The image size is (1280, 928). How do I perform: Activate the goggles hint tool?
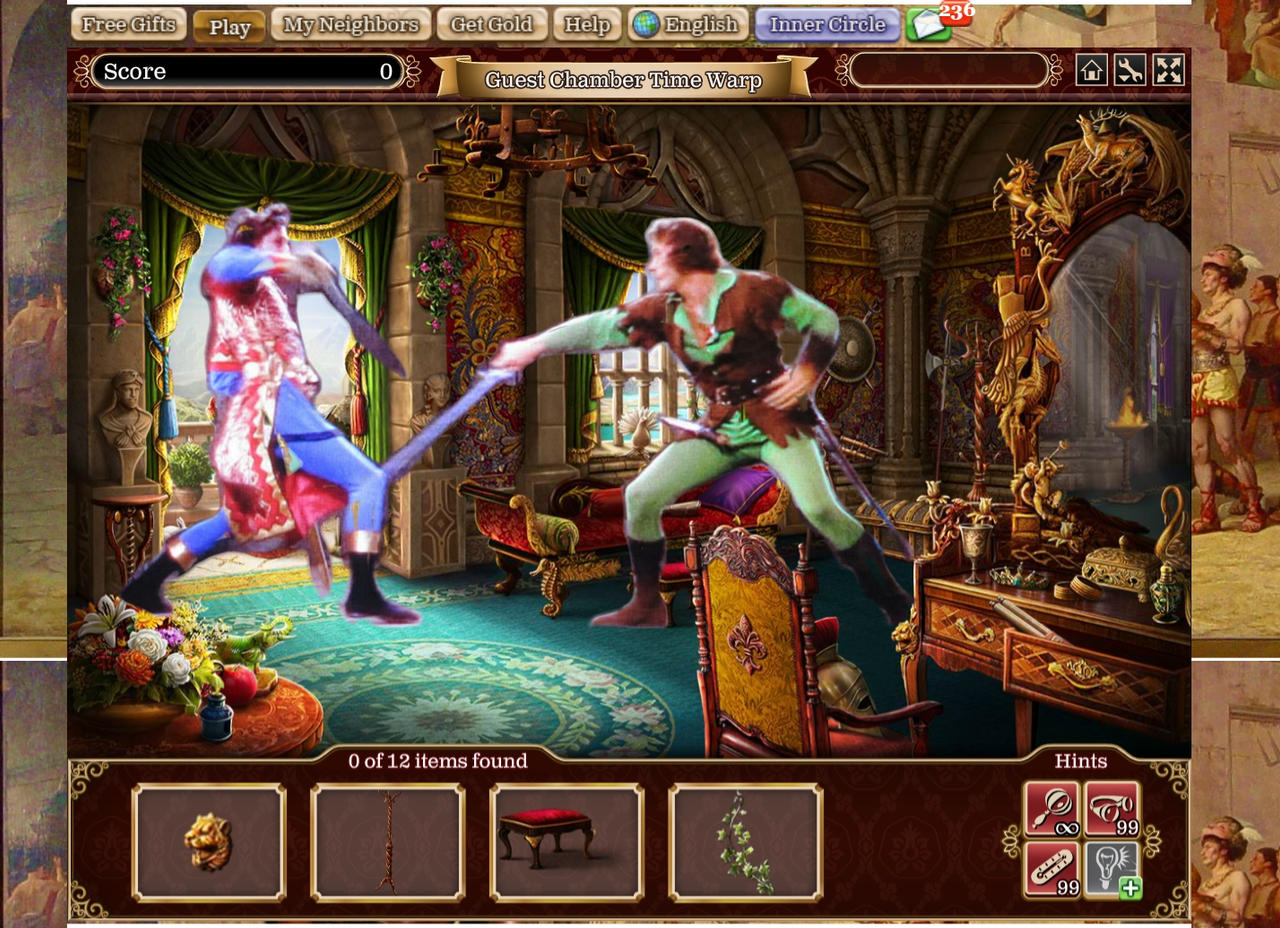[1110, 807]
